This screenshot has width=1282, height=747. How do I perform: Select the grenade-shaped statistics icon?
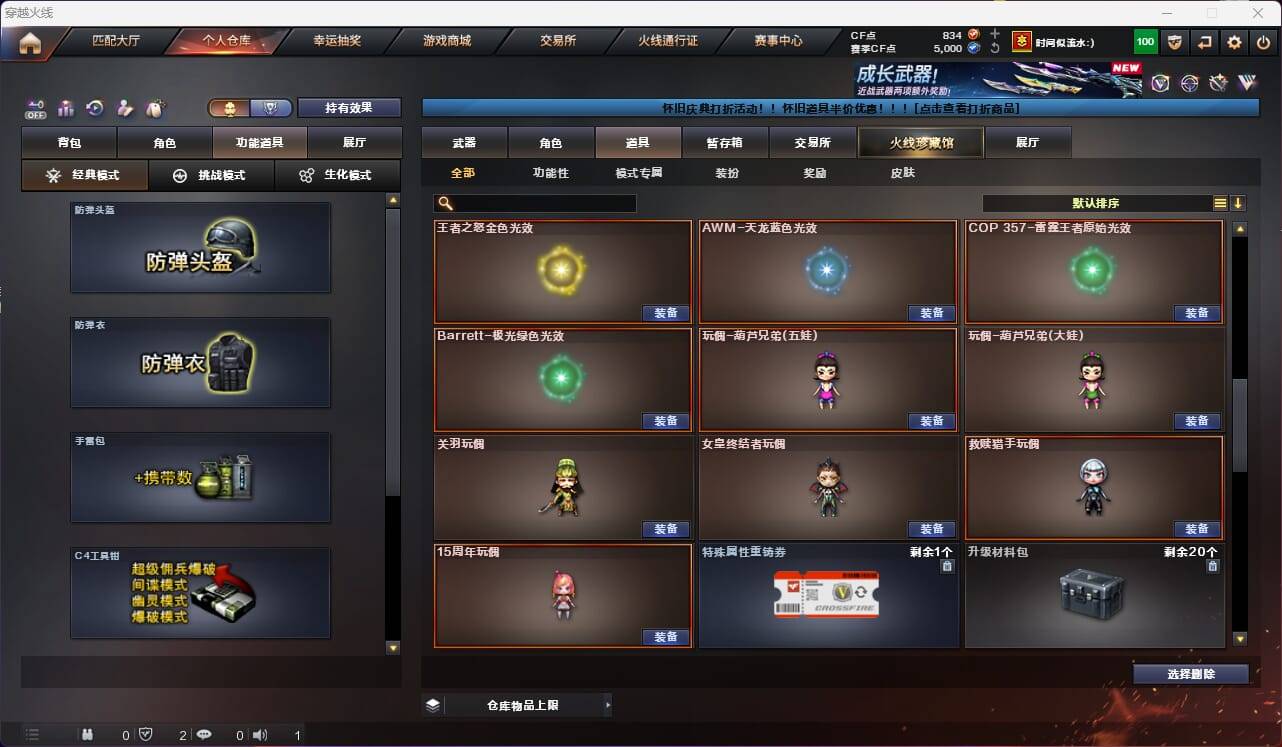pos(88,735)
